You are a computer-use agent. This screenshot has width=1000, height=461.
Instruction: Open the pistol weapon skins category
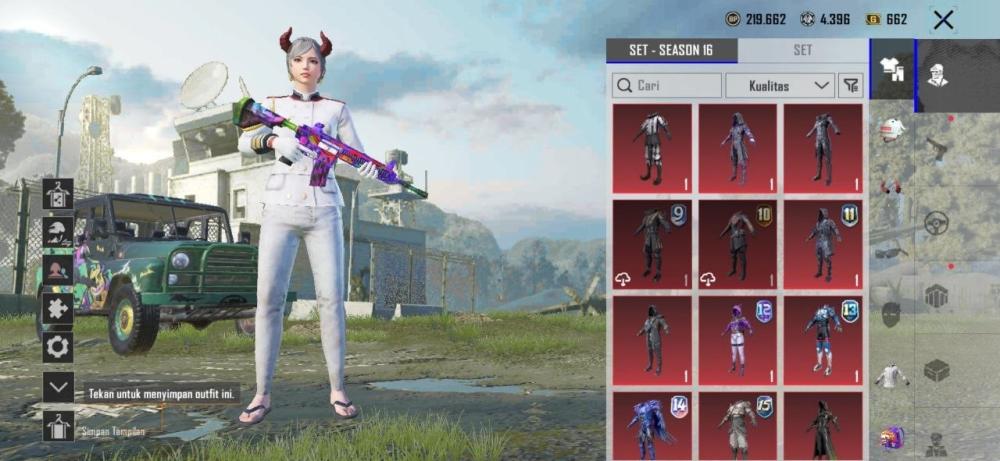click(936, 150)
